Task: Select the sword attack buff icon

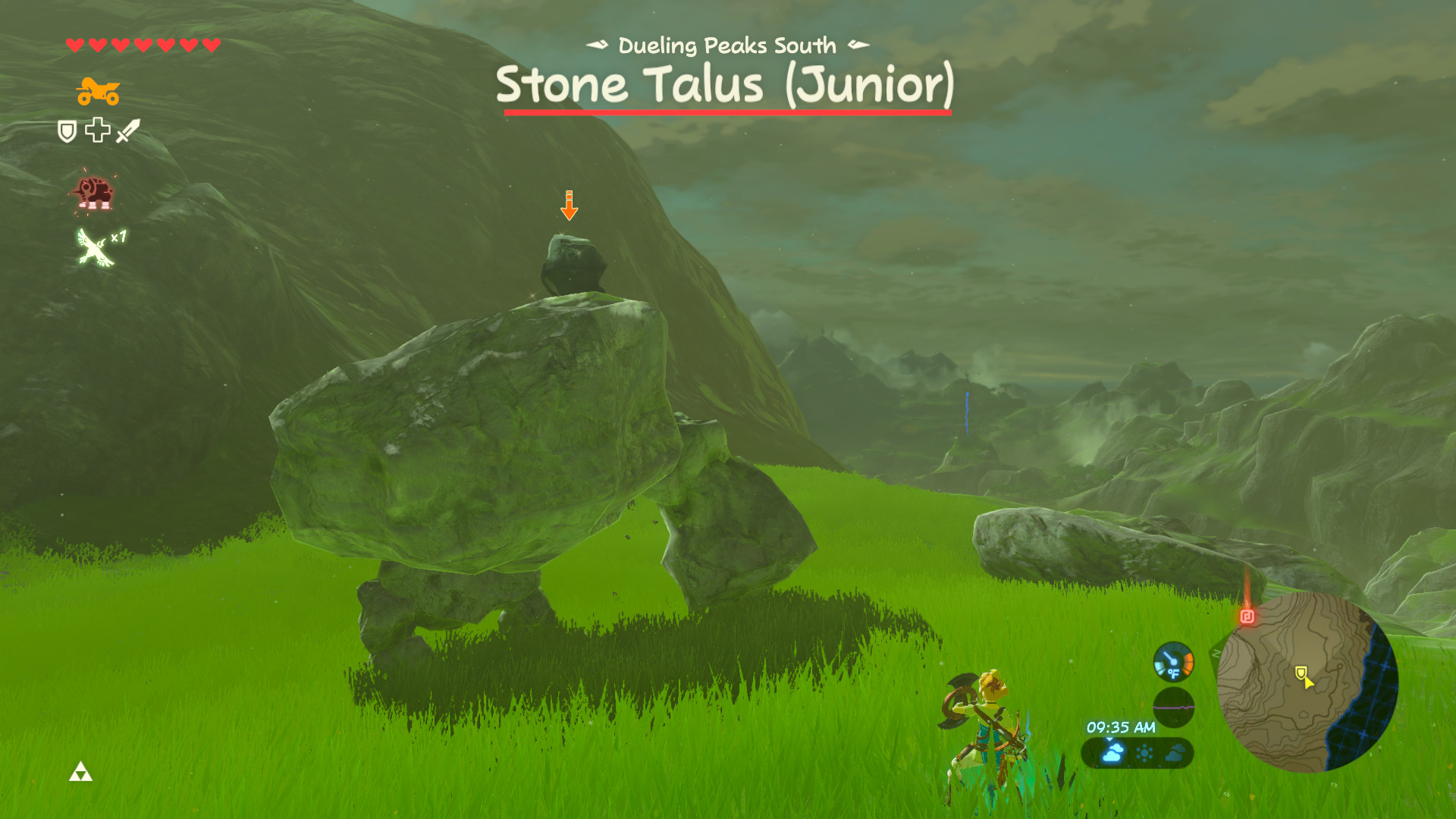Action: (x=127, y=130)
